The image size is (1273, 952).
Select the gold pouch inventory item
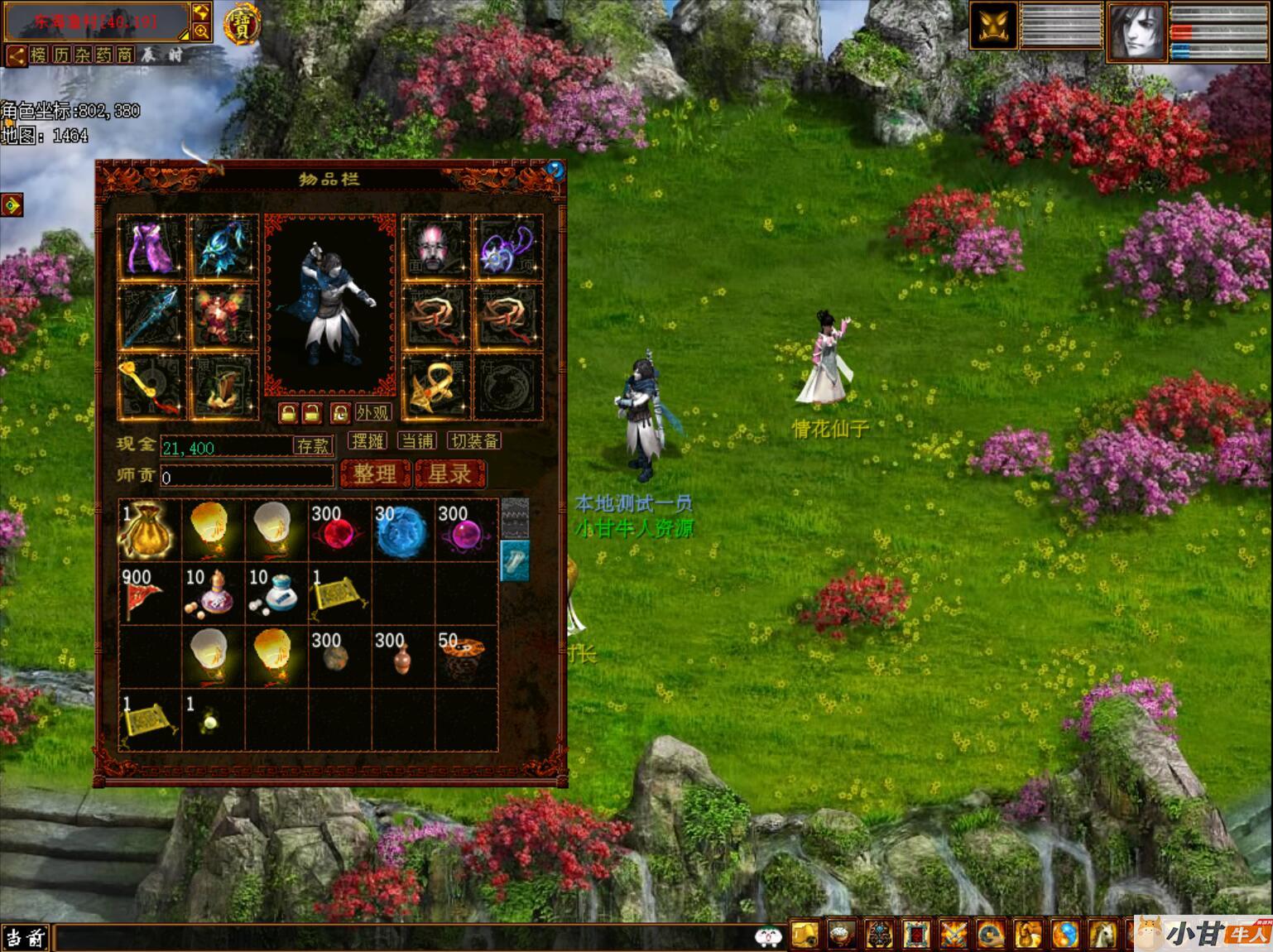pyautogui.click(x=149, y=530)
